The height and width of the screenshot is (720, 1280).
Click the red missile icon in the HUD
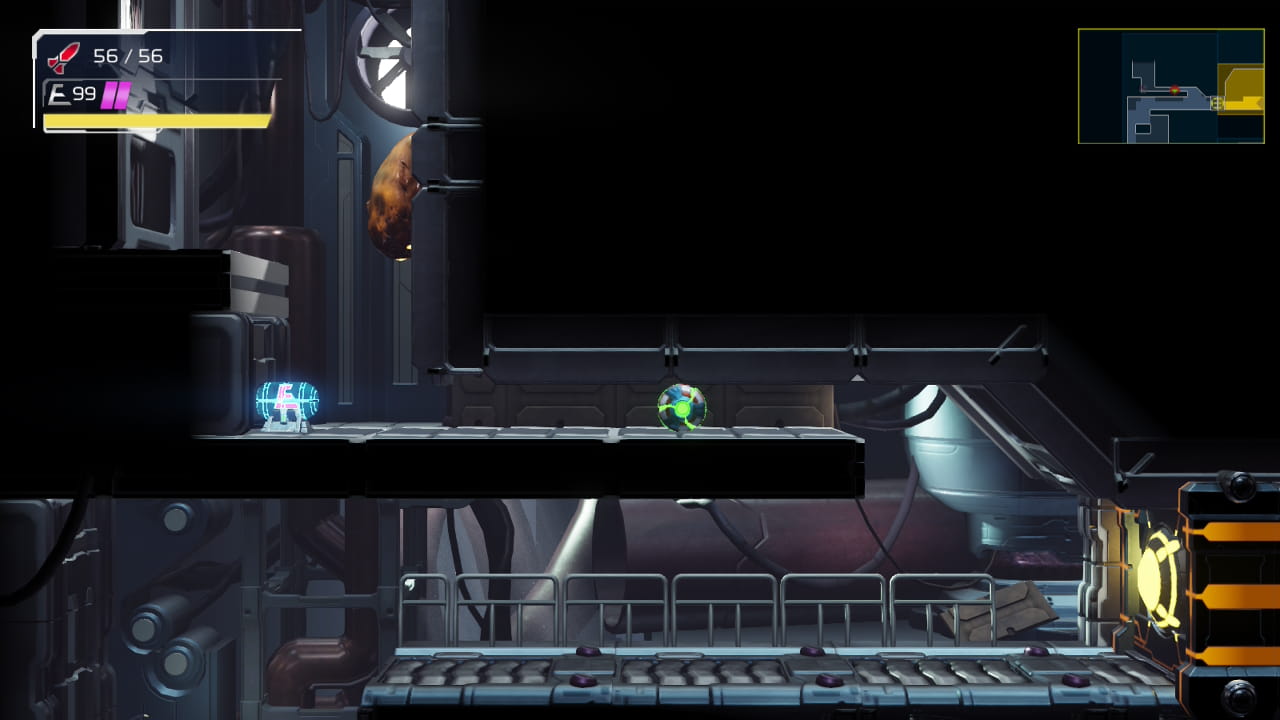(x=63, y=57)
